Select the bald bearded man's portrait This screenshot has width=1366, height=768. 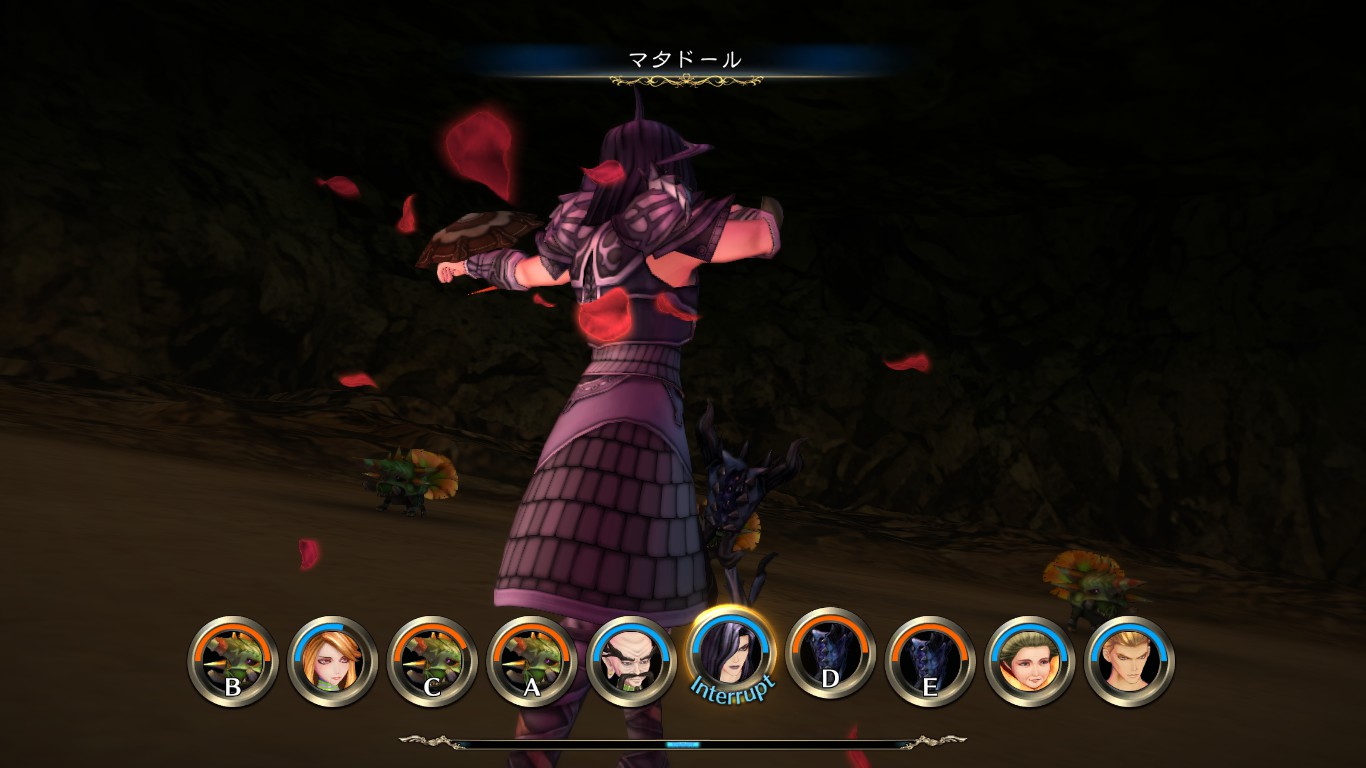pos(631,660)
